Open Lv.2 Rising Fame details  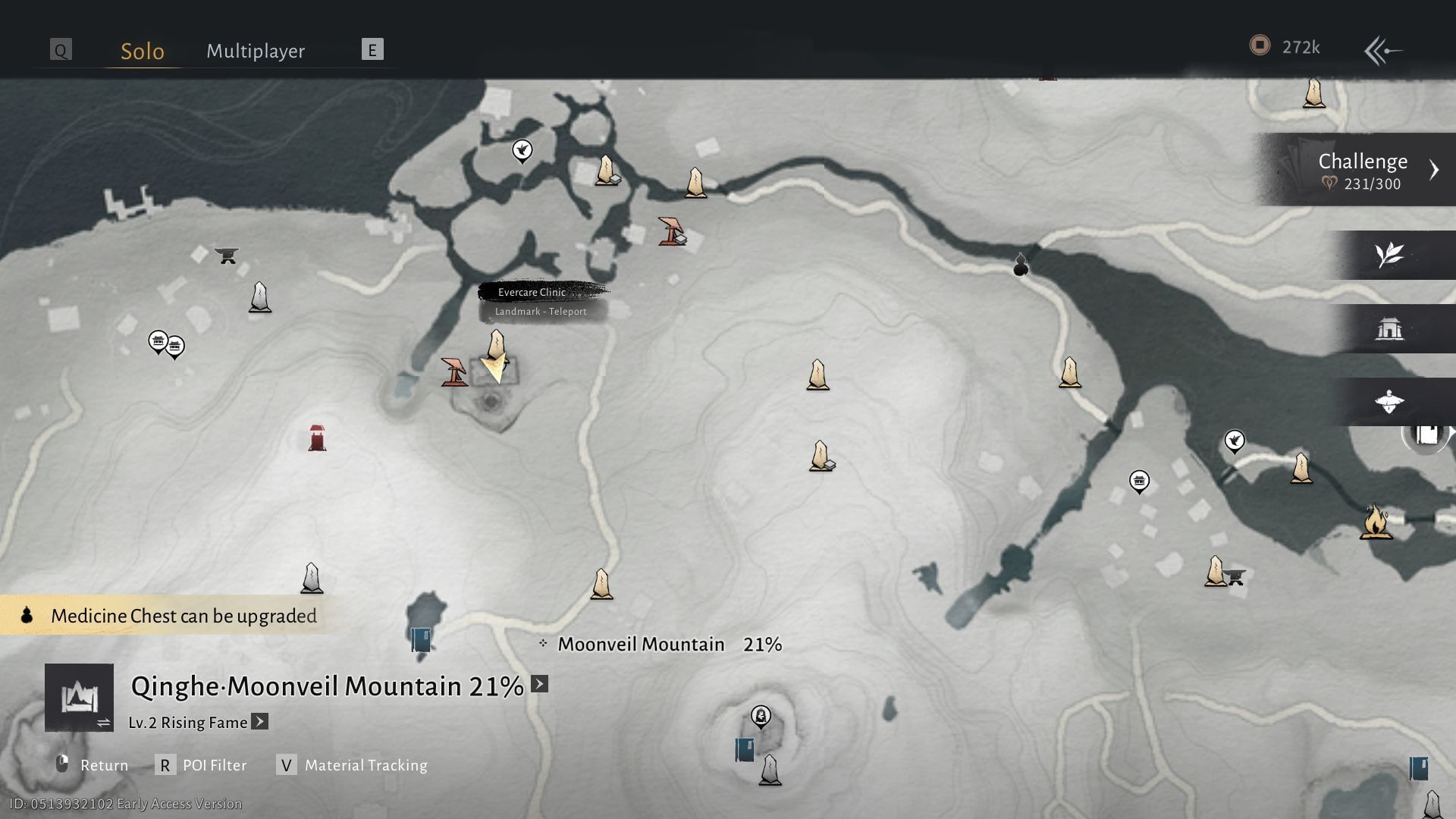[x=259, y=721]
